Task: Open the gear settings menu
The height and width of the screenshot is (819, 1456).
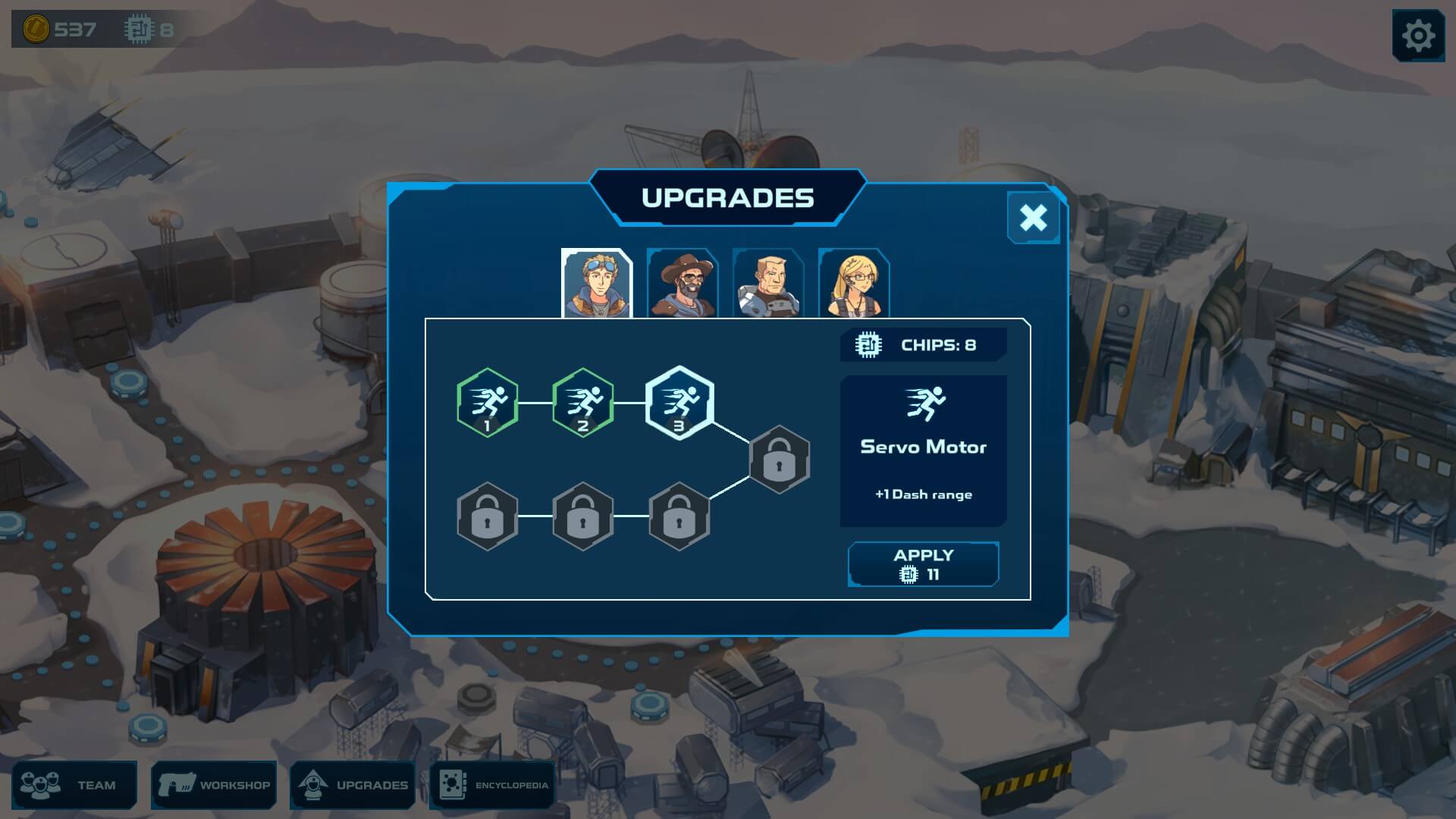Action: (x=1418, y=36)
